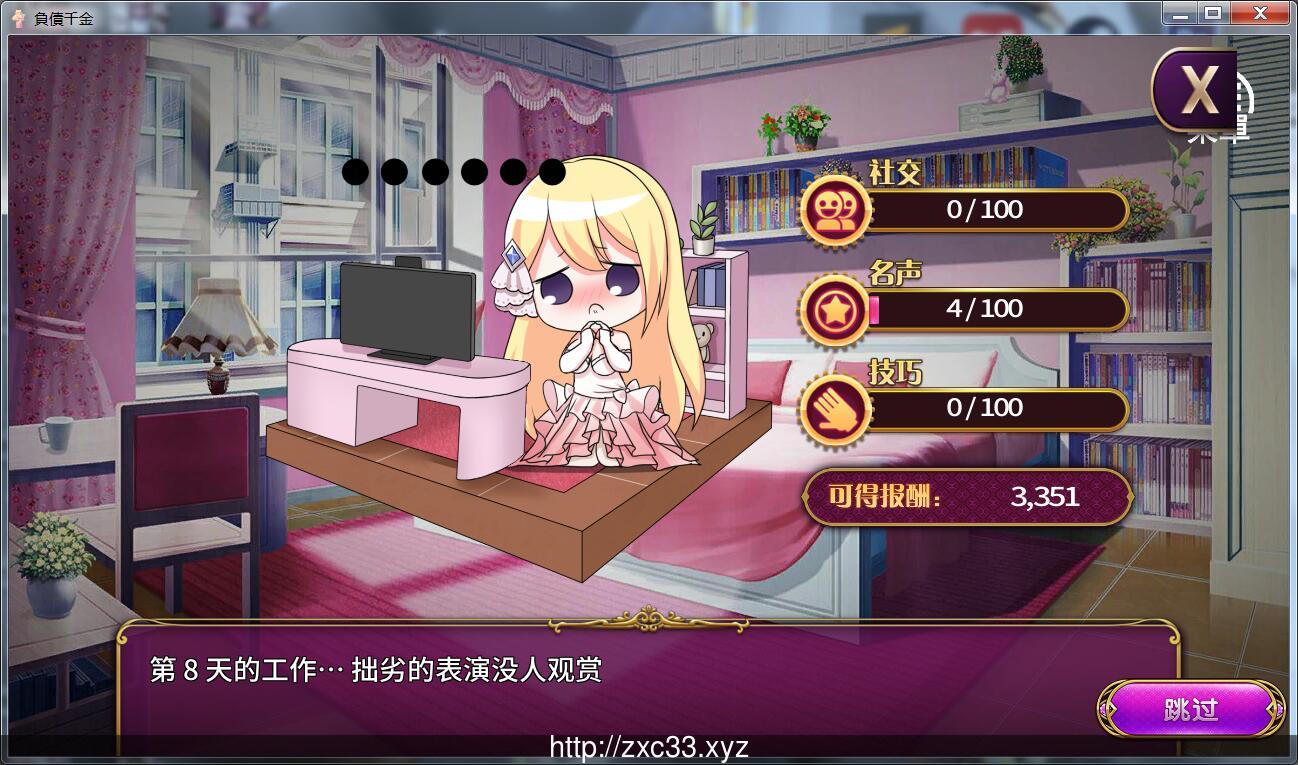Skip the work scene with 跳过 button
The width and height of the screenshot is (1298, 765).
click(1190, 709)
